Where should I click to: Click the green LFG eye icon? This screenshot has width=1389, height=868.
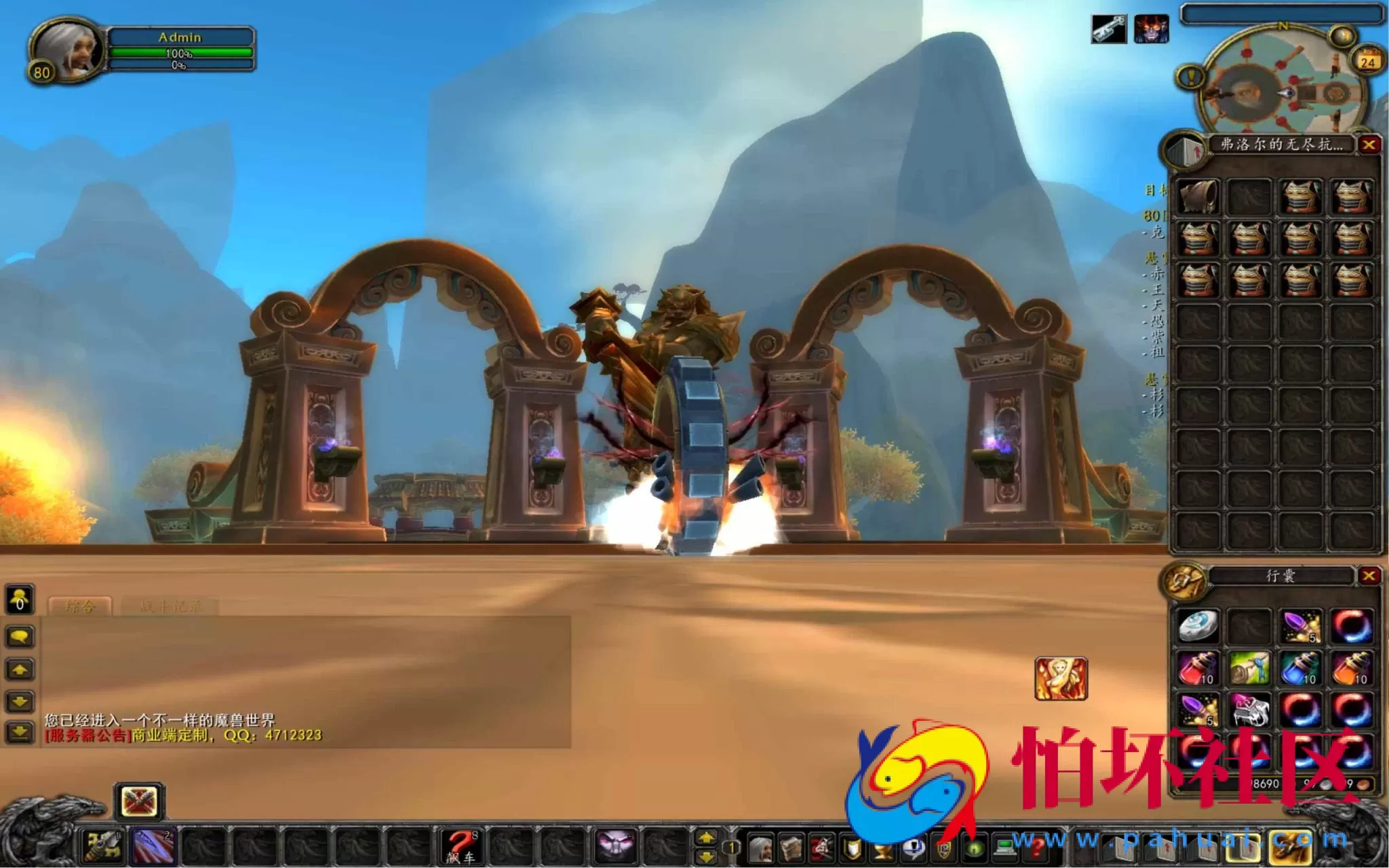(x=975, y=848)
